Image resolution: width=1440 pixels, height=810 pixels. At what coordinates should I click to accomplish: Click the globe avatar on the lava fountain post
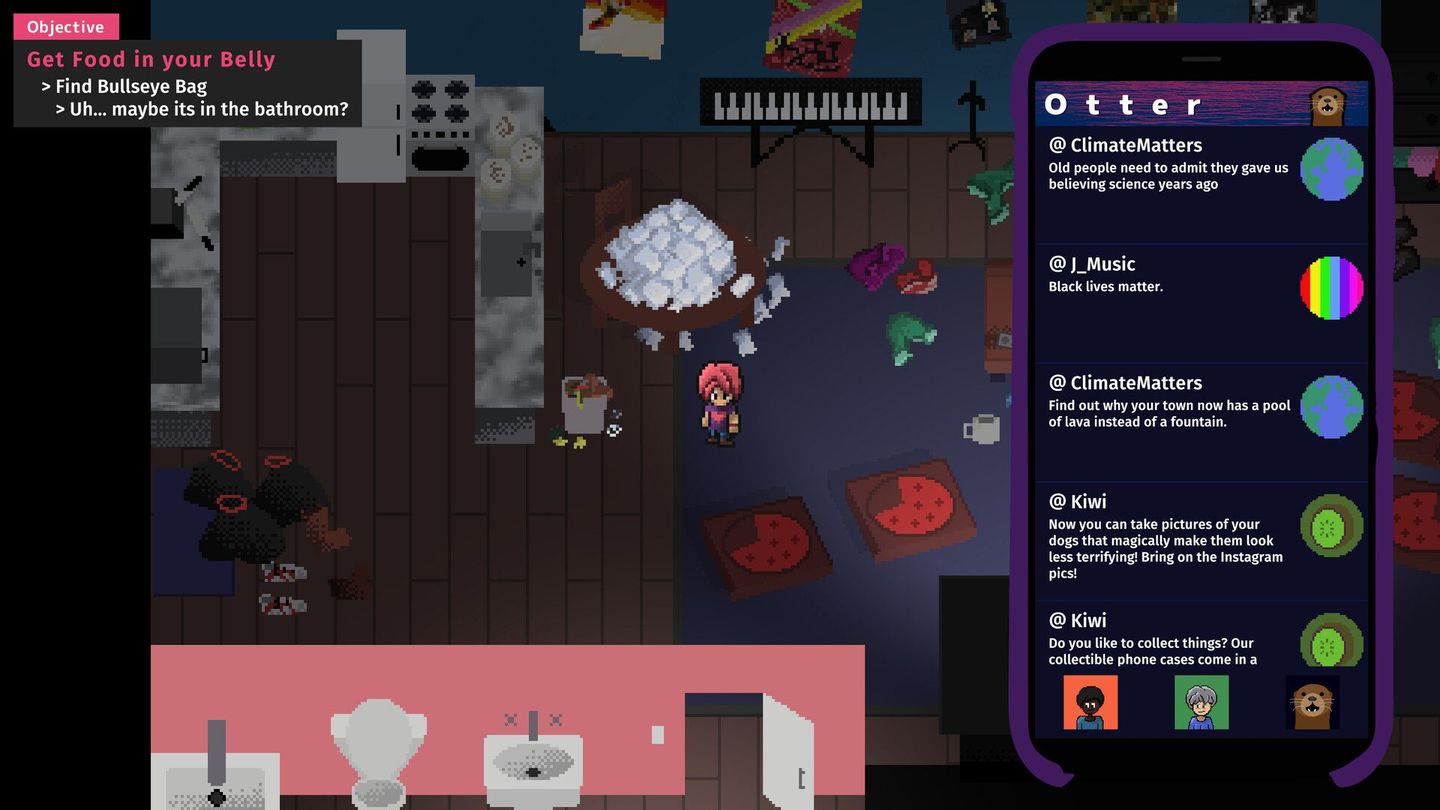click(x=1331, y=406)
